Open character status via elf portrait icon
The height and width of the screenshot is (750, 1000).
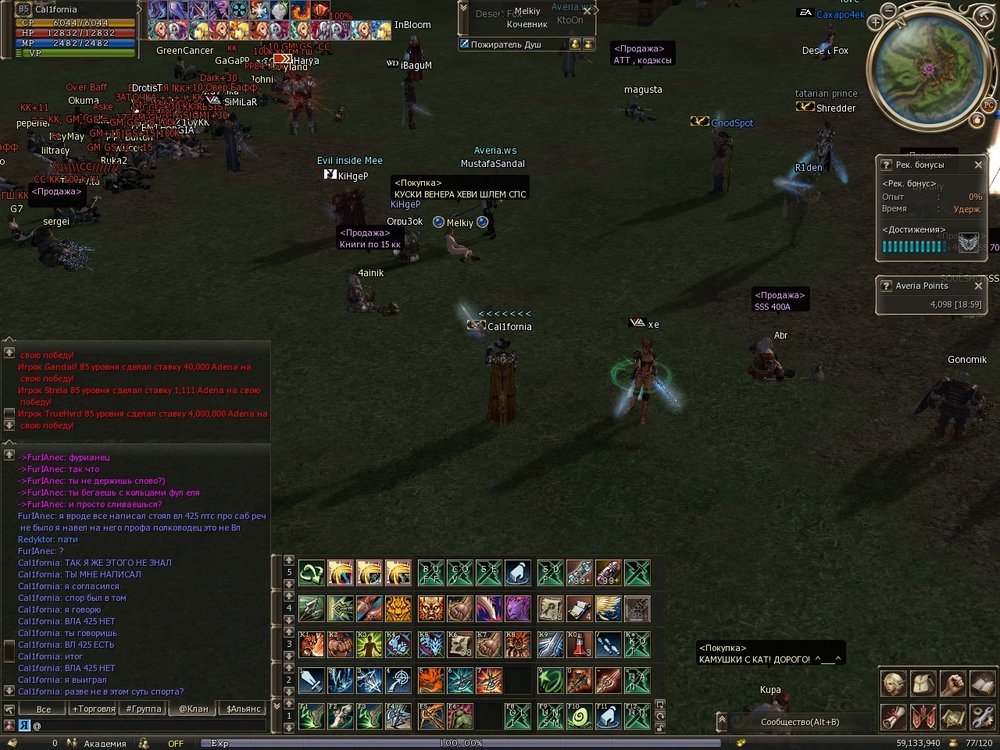pos(893,683)
